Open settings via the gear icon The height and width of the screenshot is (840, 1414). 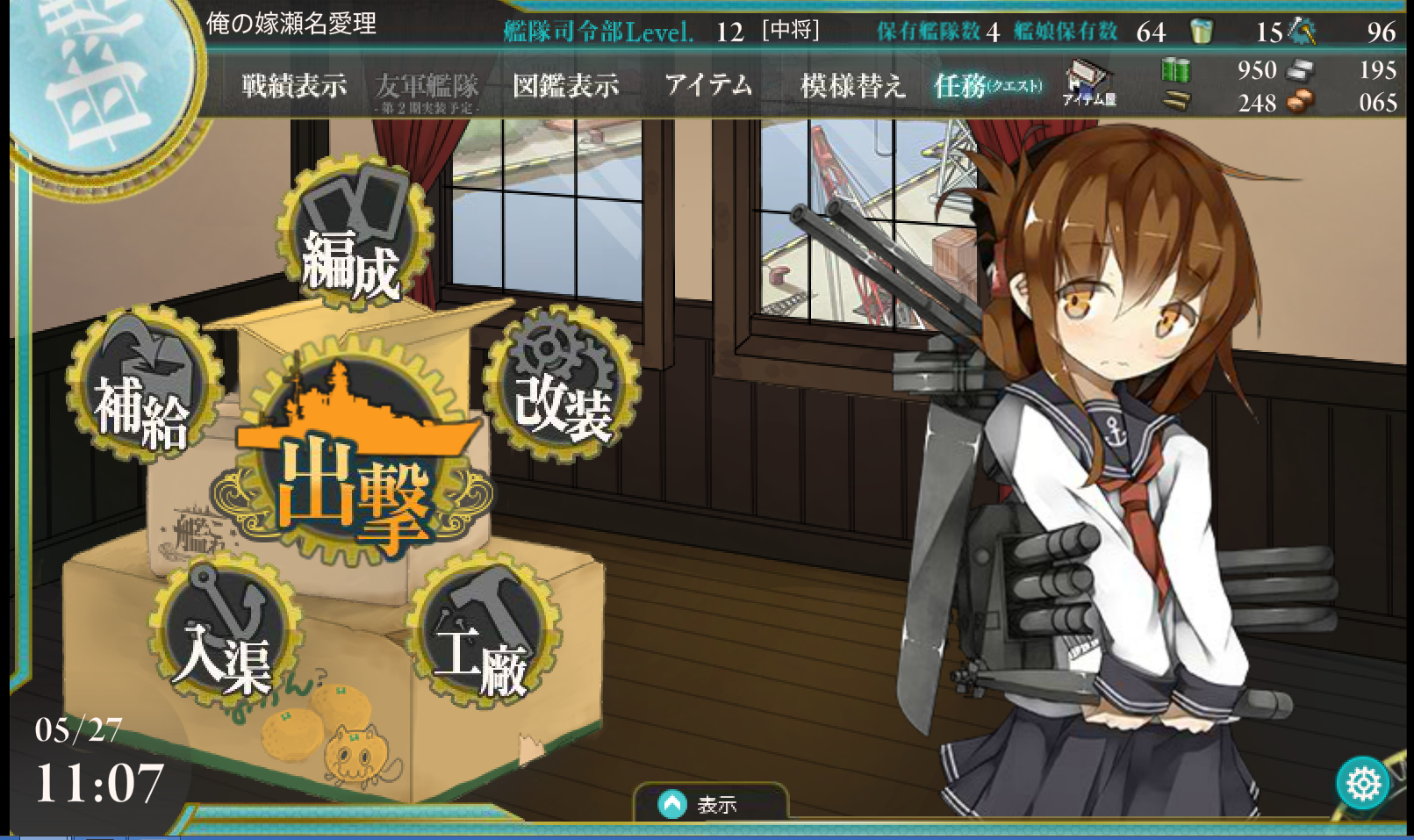point(1362,783)
